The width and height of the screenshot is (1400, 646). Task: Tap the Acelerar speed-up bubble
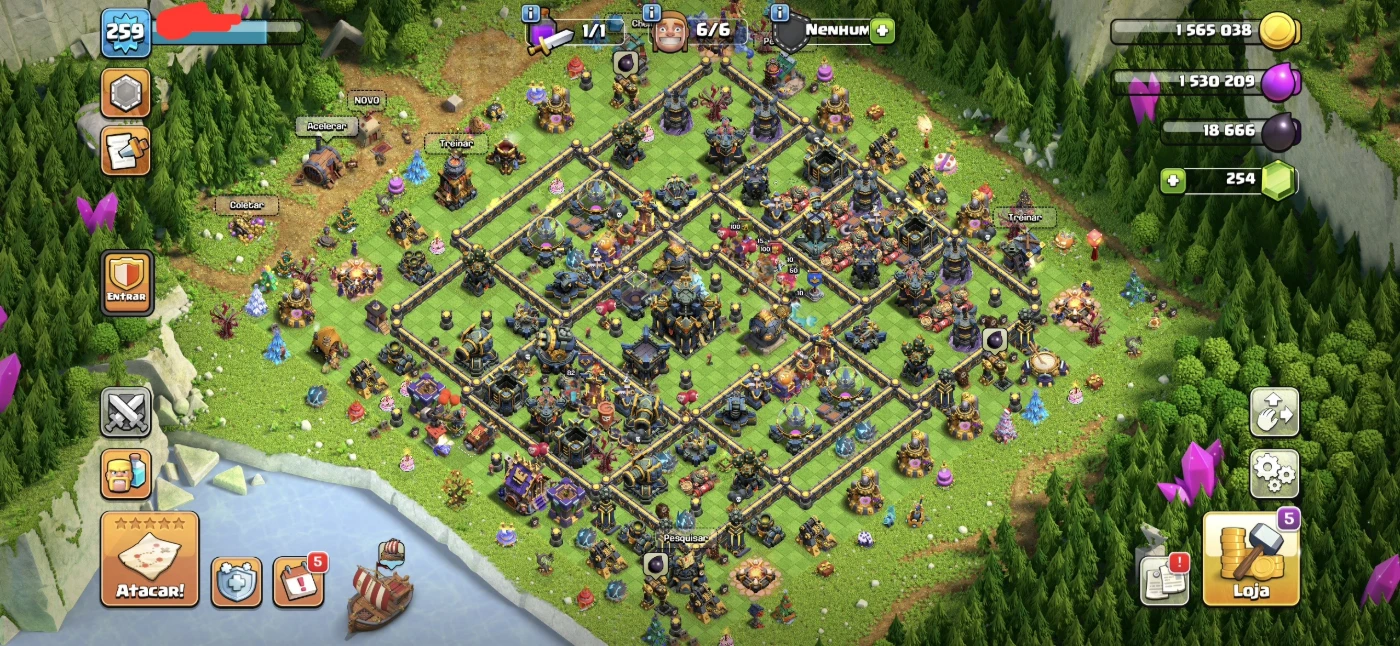[327, 127]
